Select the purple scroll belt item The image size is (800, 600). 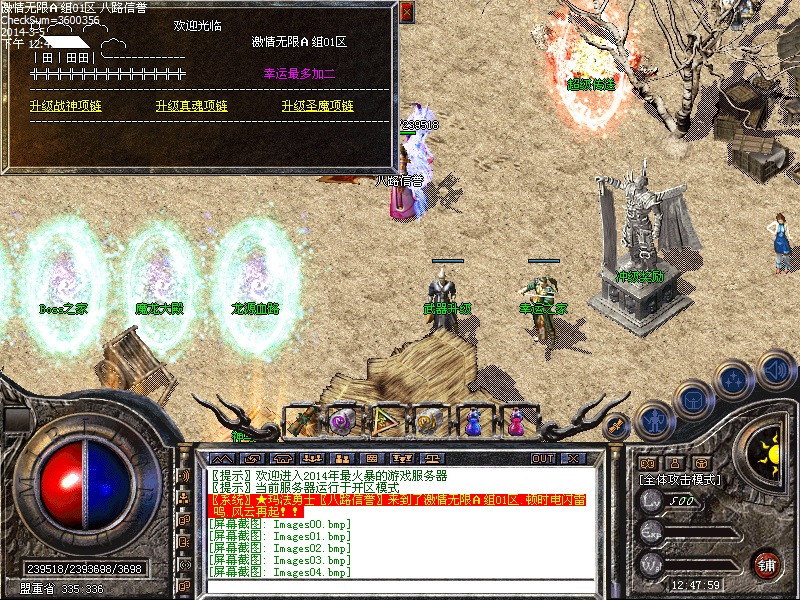pyautogui.click(x=342, y=422)
